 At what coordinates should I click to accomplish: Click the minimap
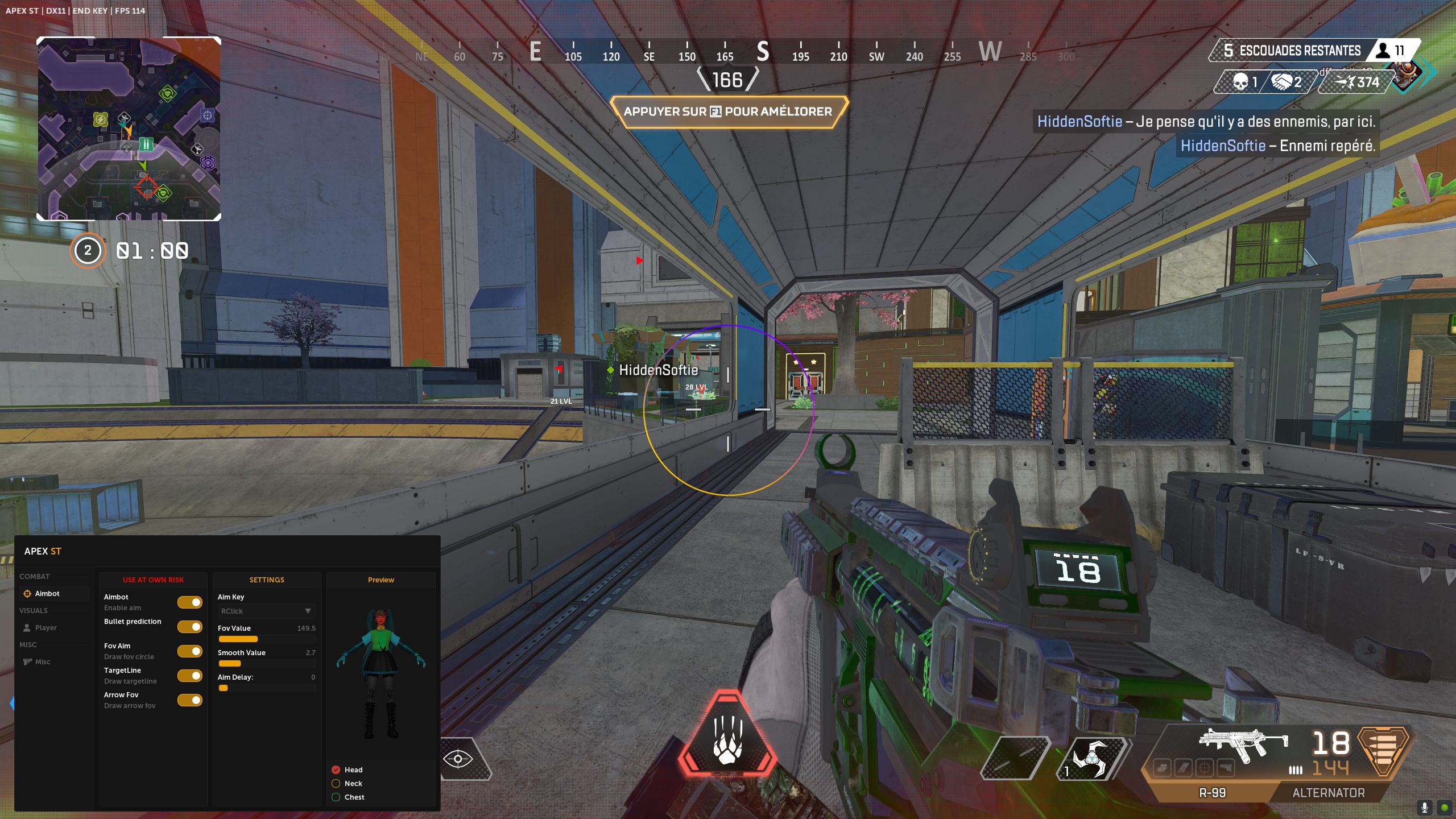pyautogui.click(x=129, y=129)
